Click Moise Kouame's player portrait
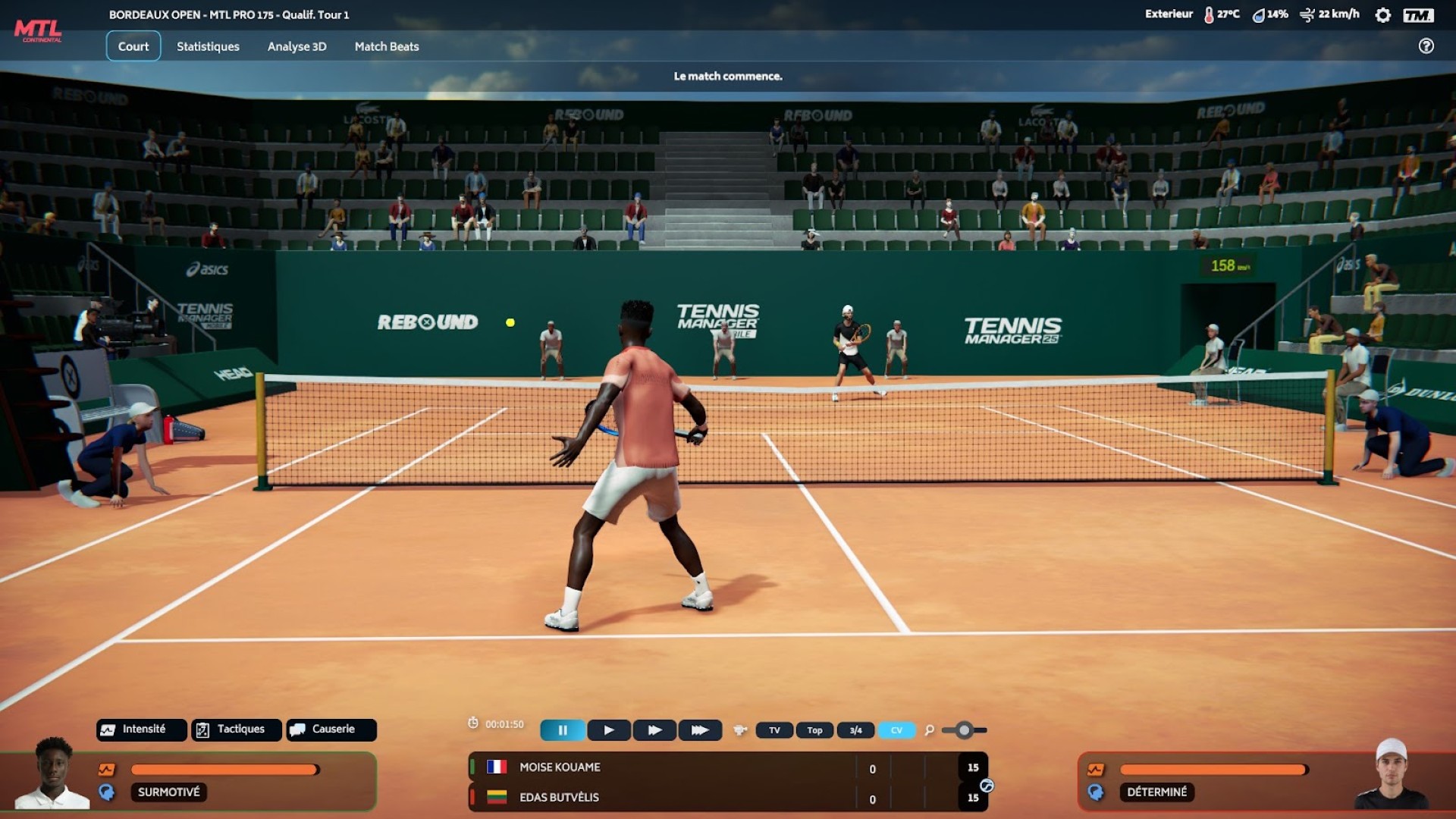This screenshot has width=1456, height=819. coord(53,773)
